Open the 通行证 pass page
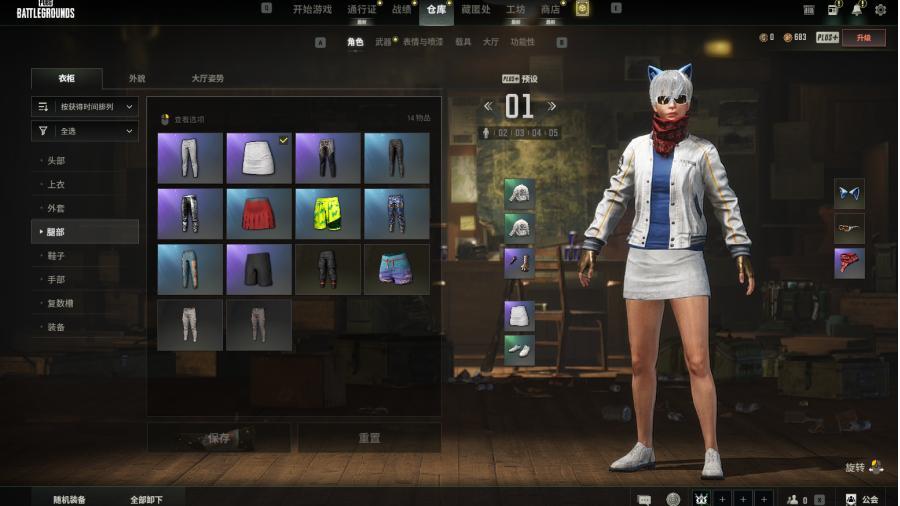Screen dimensions: 900x506 point(361,9)
